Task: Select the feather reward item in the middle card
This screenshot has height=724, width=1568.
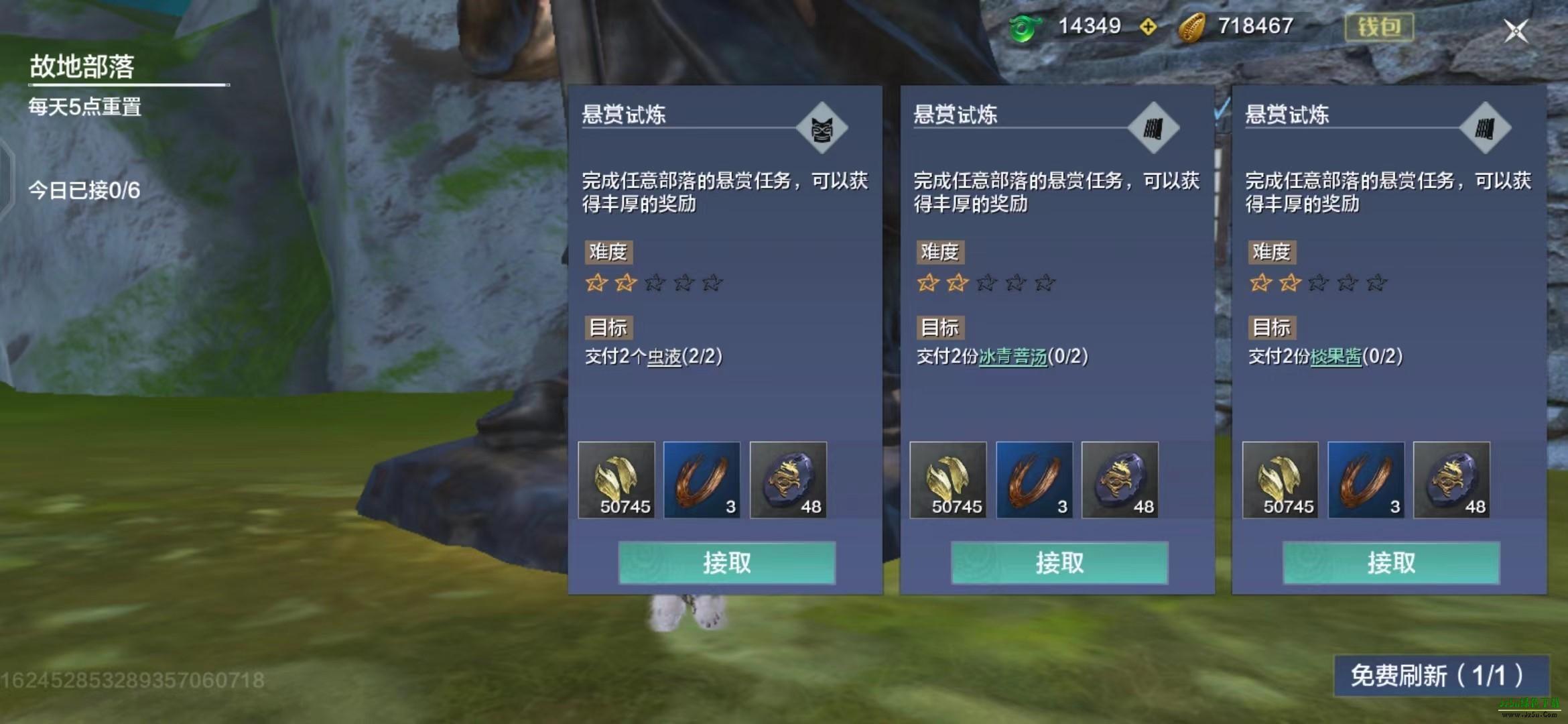Action: coord(1035,480)
